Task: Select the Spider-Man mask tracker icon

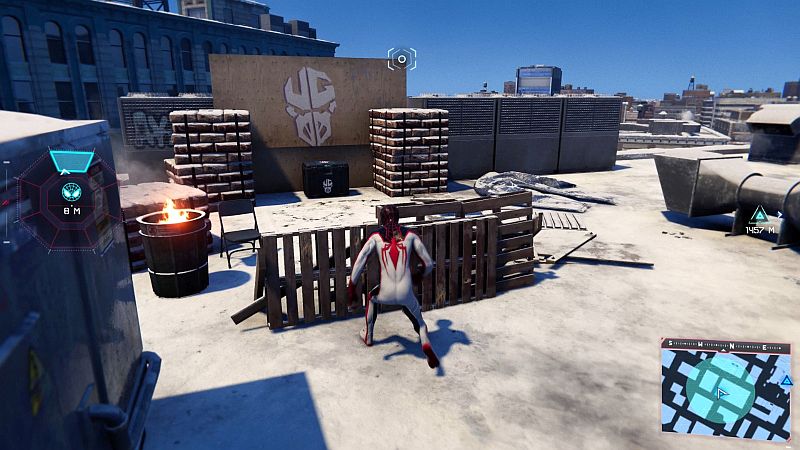Action: 71,191
